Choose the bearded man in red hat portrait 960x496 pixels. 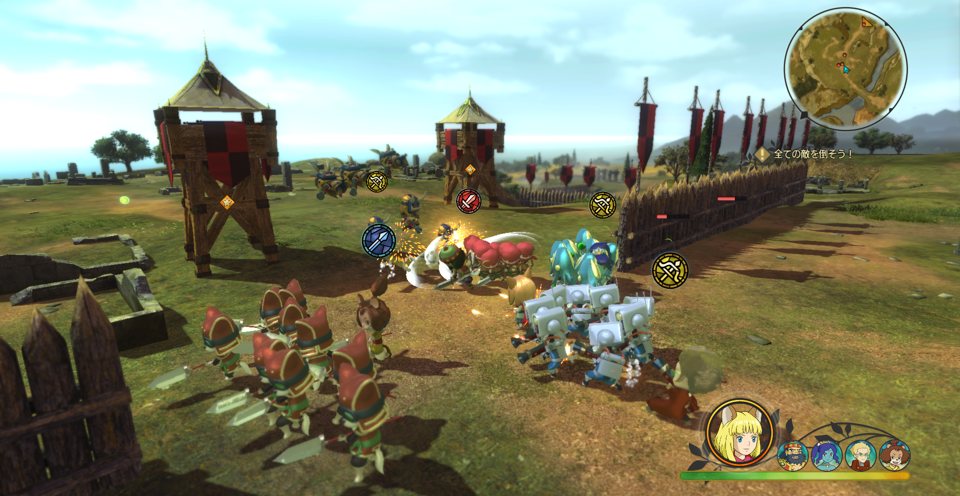(792, 455)
